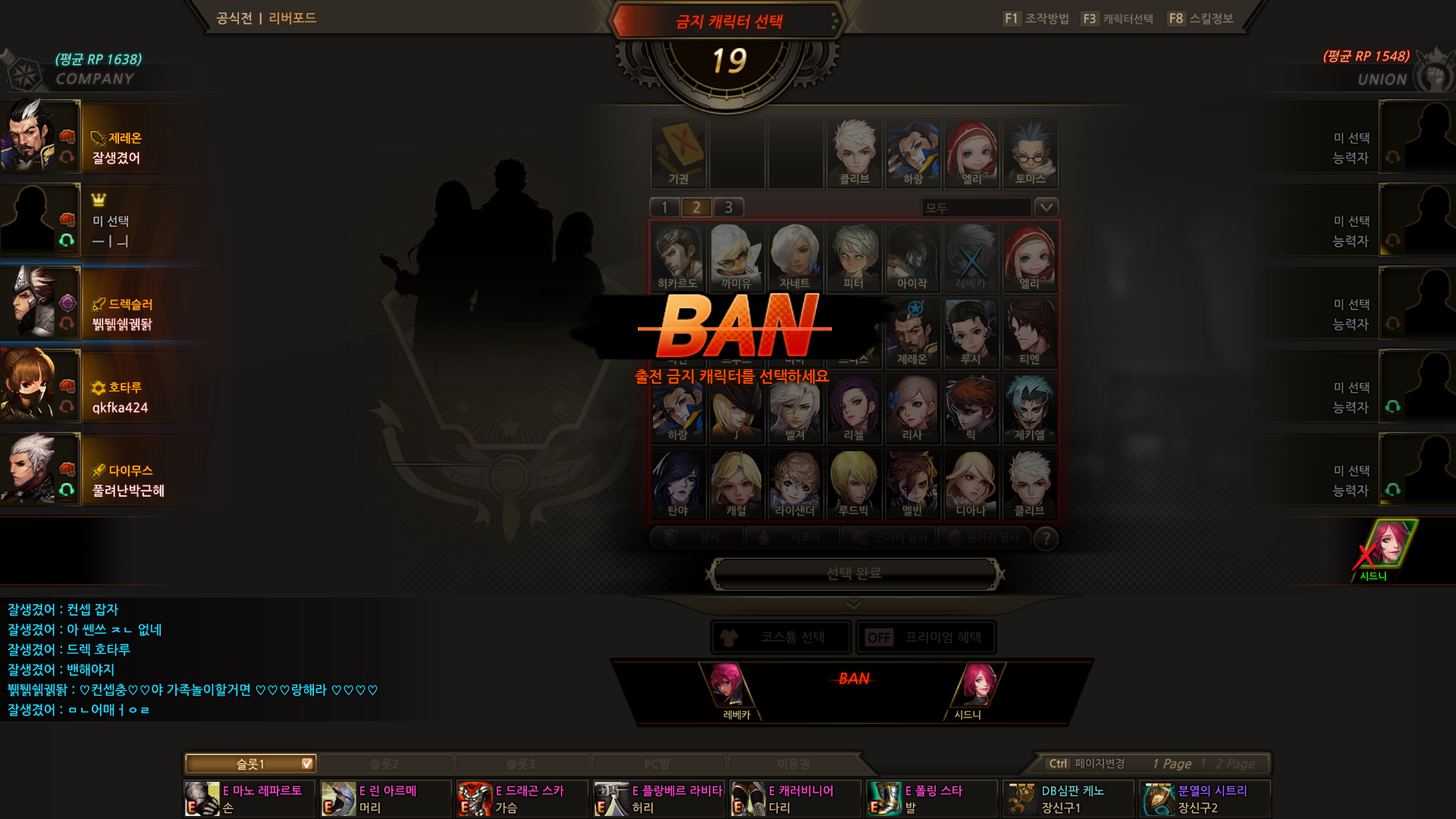
Task: Select the 제키엘 portrait
Action: click(x=1029, y=408)
